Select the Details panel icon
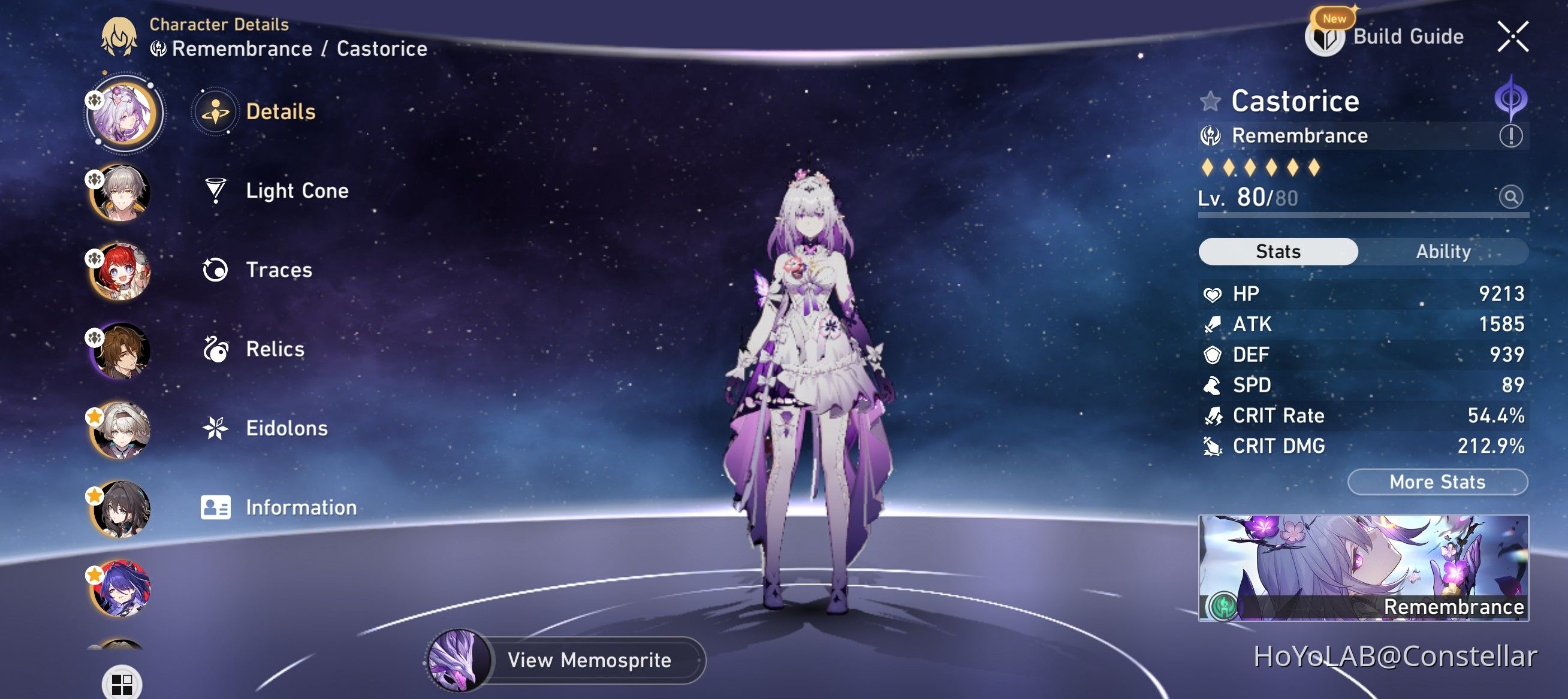This screenshot has height=699, width=1568. coord(216,112)
